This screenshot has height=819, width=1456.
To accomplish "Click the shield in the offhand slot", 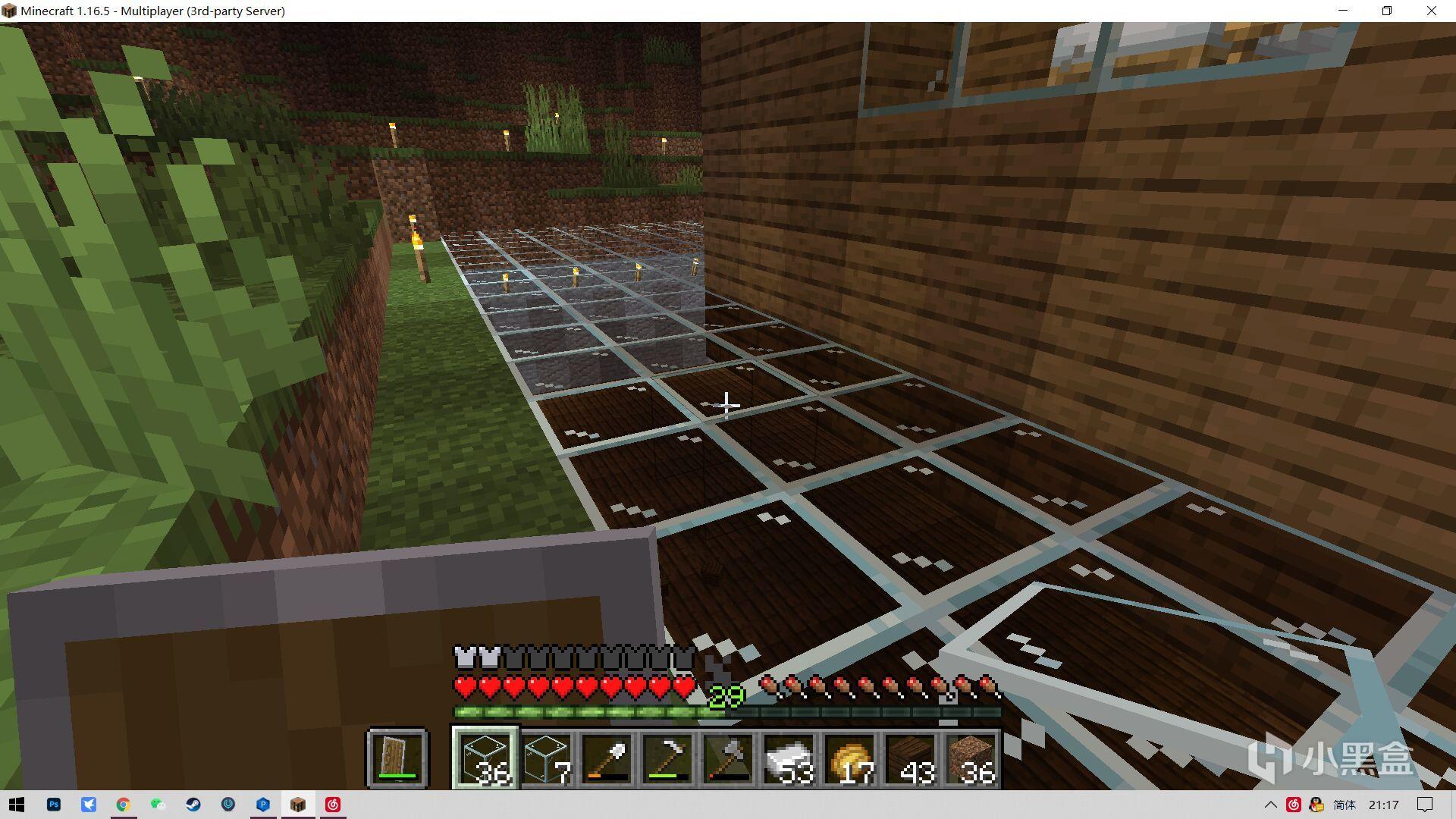I will [398, 758].
